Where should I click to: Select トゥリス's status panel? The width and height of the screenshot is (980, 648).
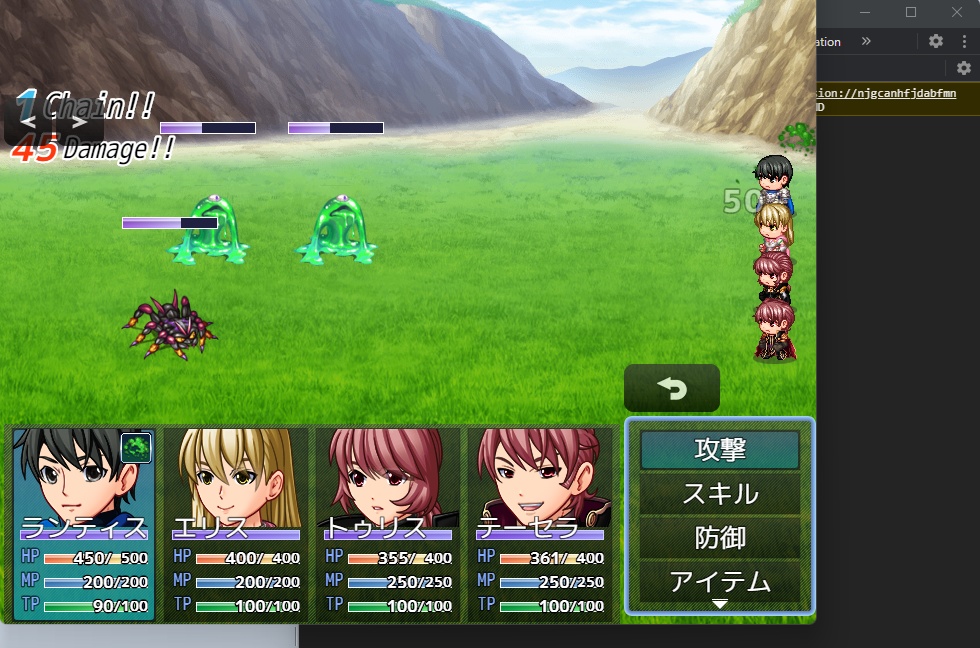click(x=388, y=524)
